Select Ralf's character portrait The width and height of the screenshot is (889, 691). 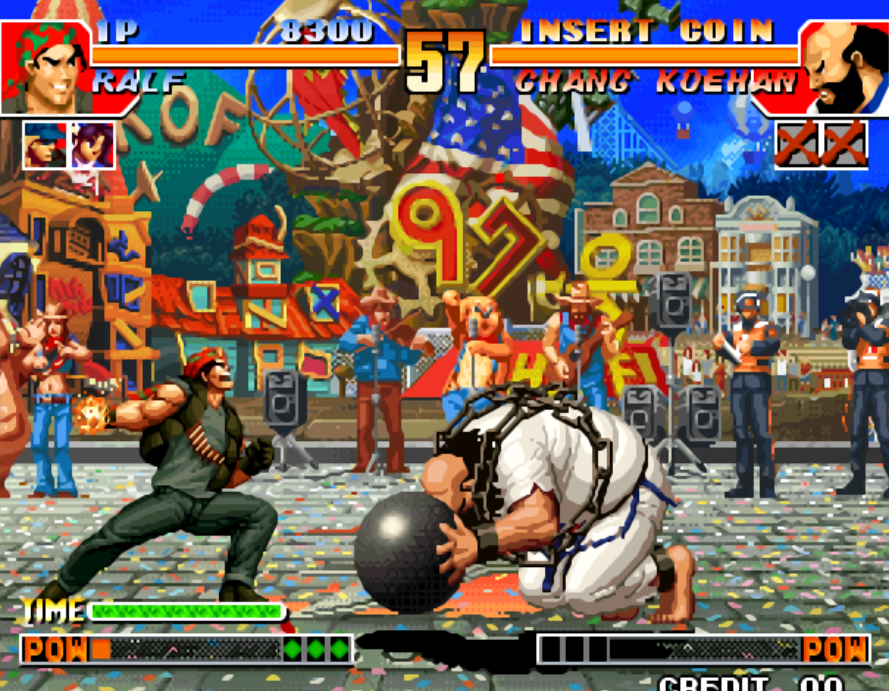click(x=45, y=67)
